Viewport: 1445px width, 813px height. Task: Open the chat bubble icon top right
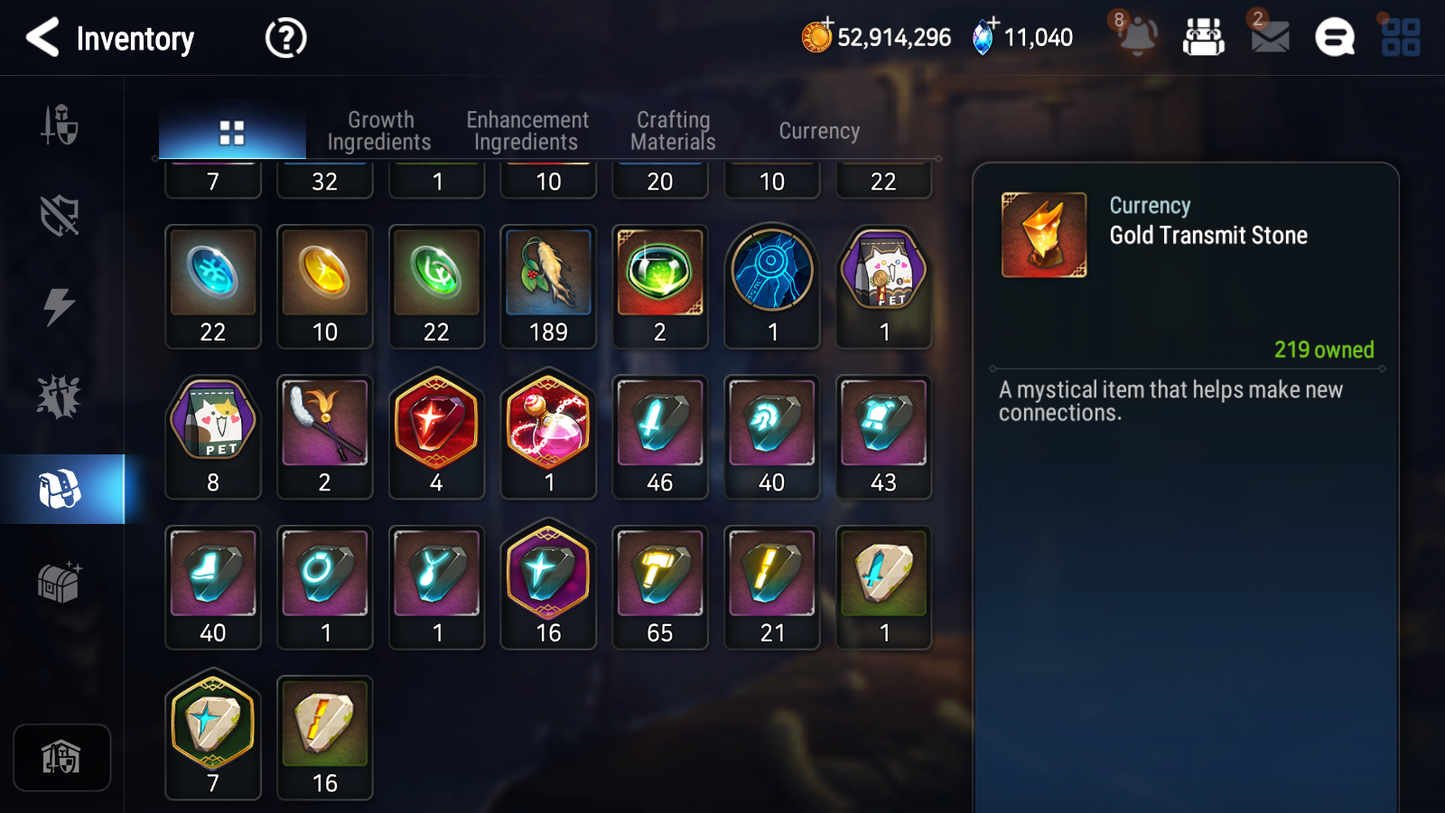pyautogui.click(x=1334, y=36)
